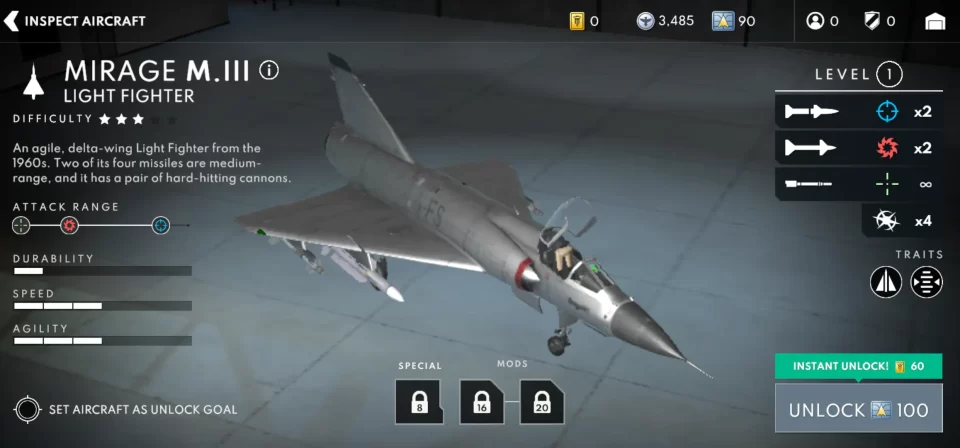Open the shield squadron counter

pyautogui.click(x=879, y=21)
